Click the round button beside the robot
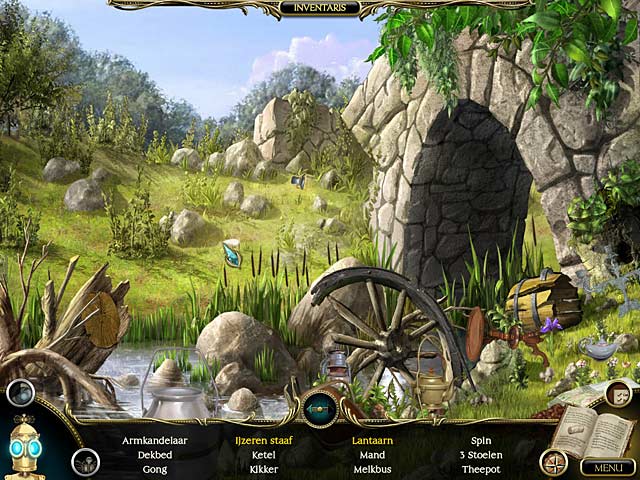 [x=85, y=462]
